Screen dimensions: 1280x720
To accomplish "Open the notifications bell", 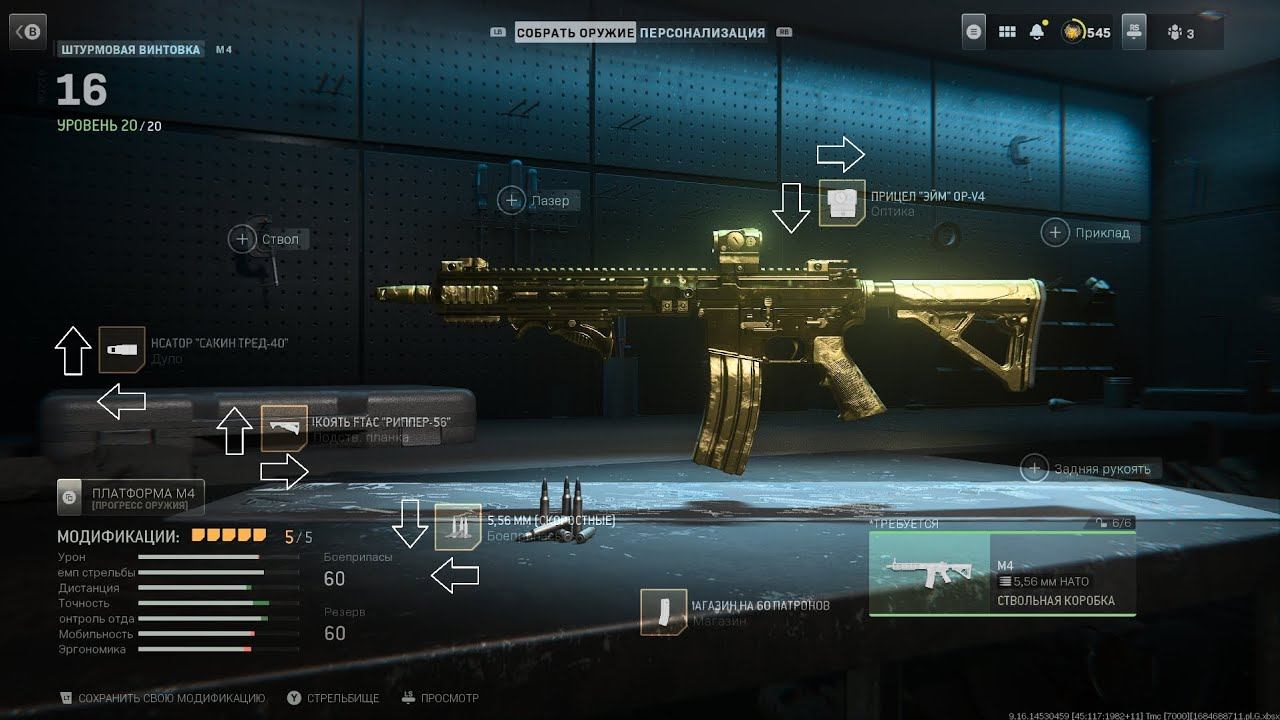I will pos(1037,32).
